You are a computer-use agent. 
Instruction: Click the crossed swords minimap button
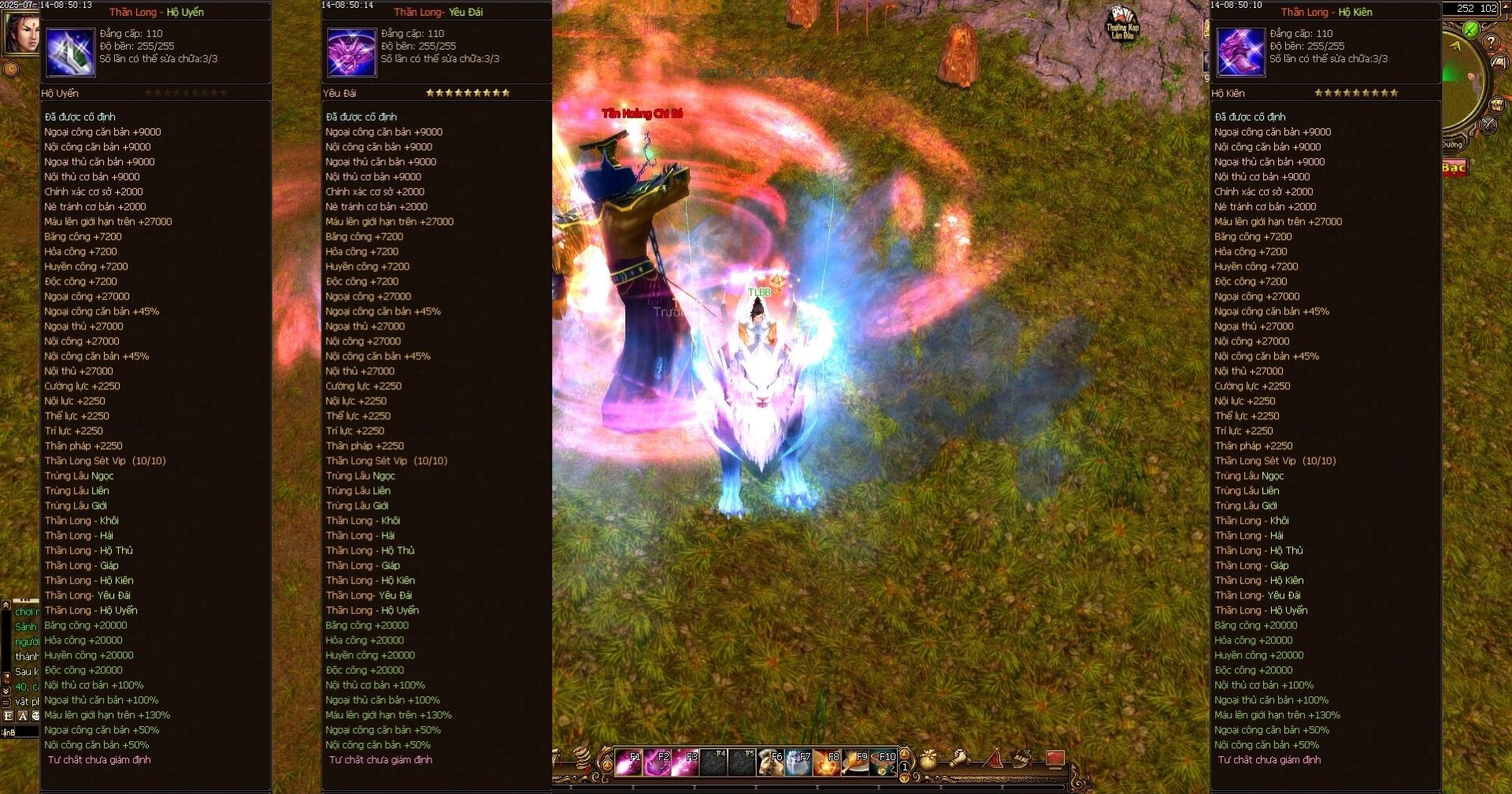click(x=1488, y=124)
